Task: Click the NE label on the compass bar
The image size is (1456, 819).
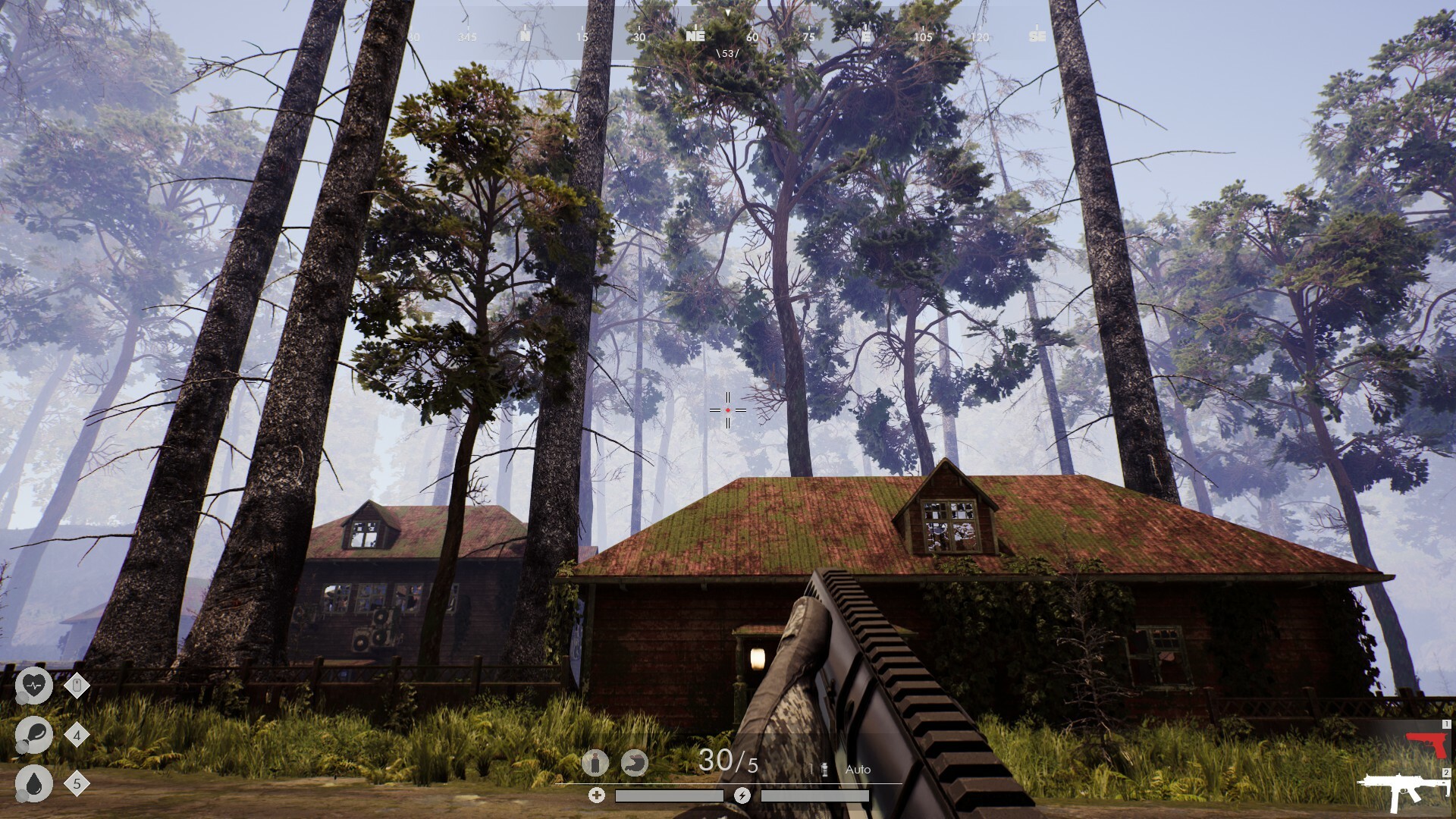Action: pos(695,34)
